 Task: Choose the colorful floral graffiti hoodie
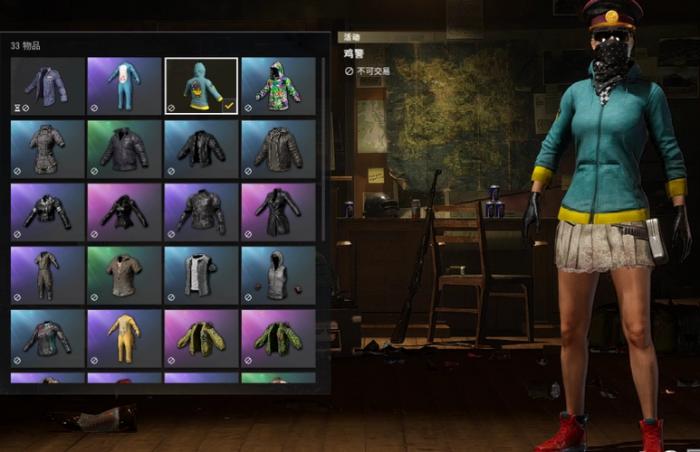pyautogui.click(x=278, y=85)
